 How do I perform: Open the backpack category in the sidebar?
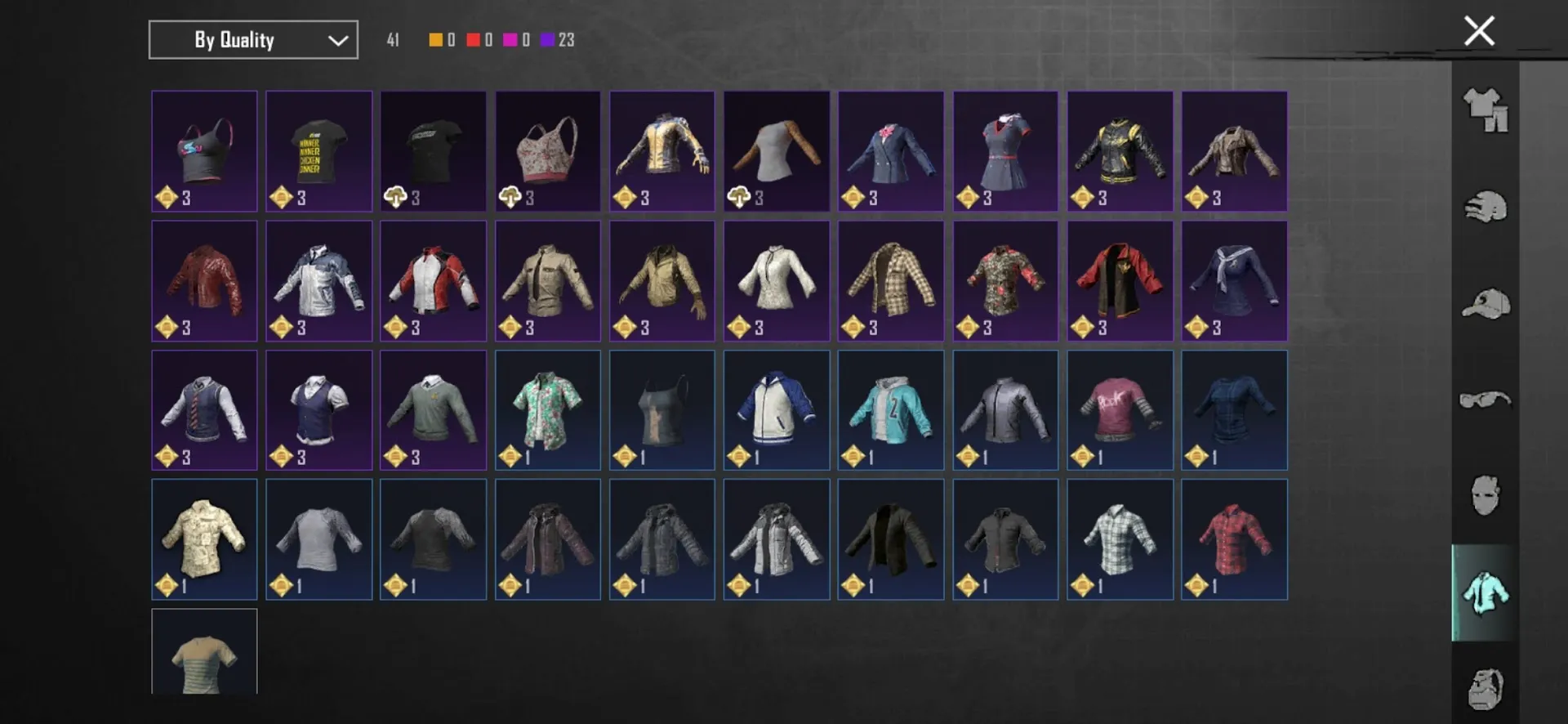click(1488, 690)
